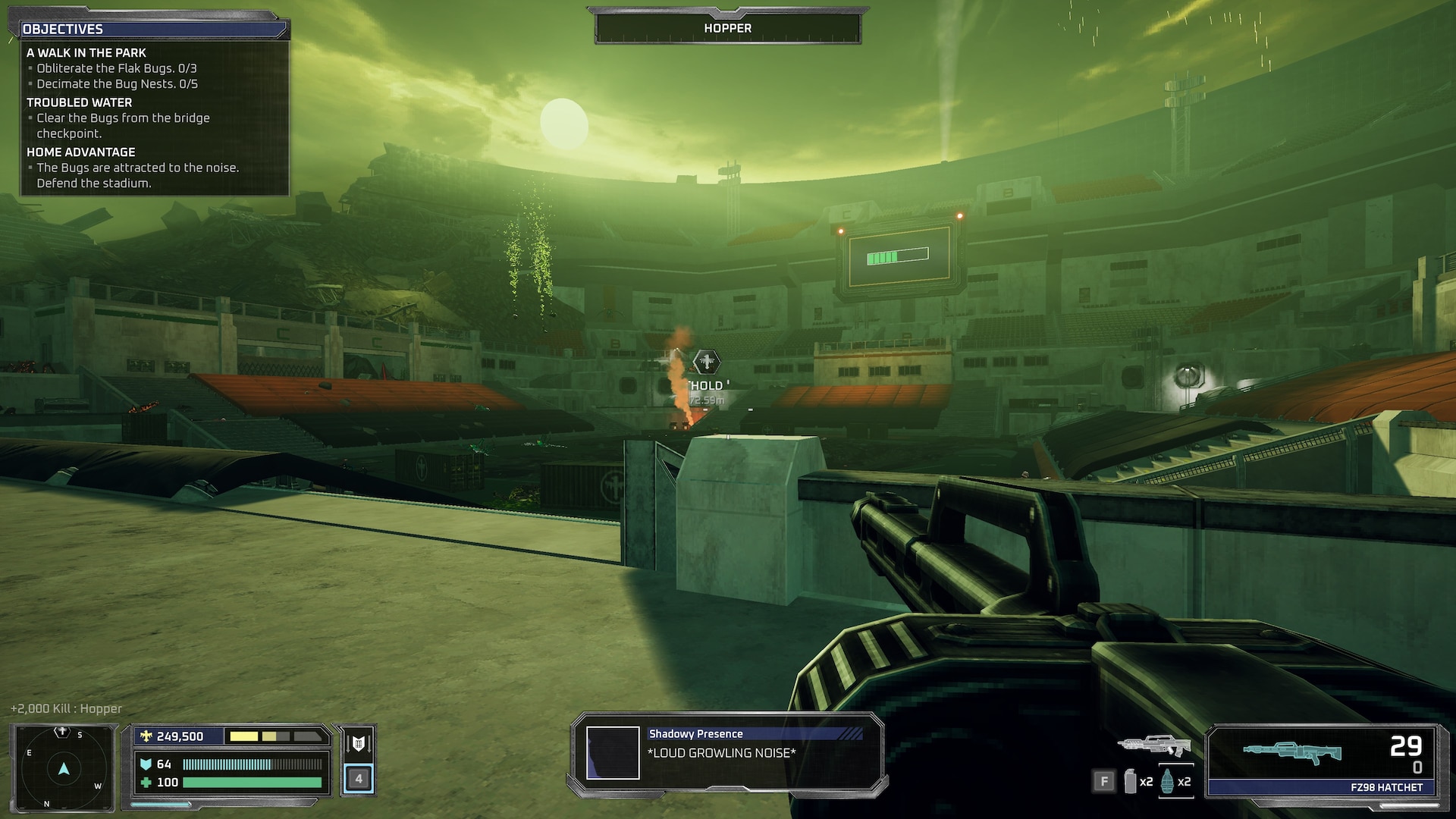The width and height of the screenshot is (1456, 819).
Task: Choose the gray canister grenade
Action: pos(1130,781)
